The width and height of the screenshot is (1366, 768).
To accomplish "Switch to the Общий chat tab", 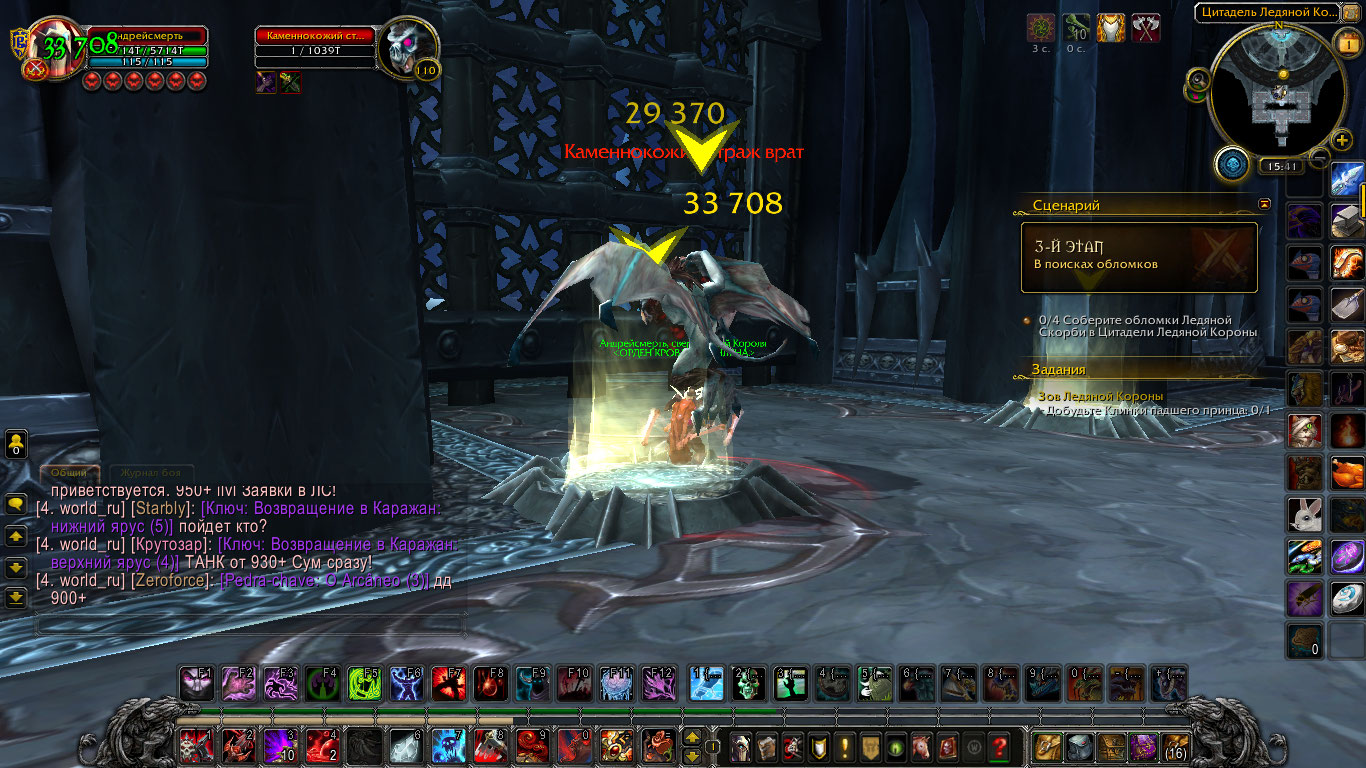I will 69,472.
